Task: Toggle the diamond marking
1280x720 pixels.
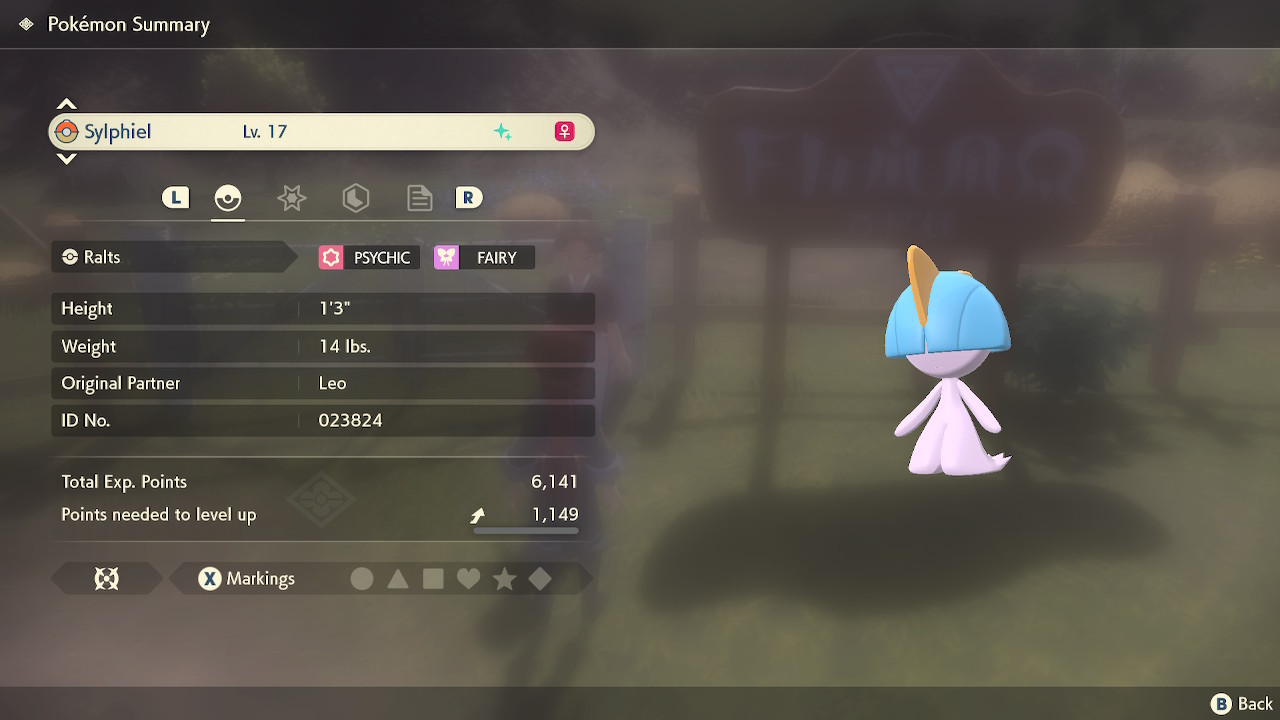Action: click(540, 579)
